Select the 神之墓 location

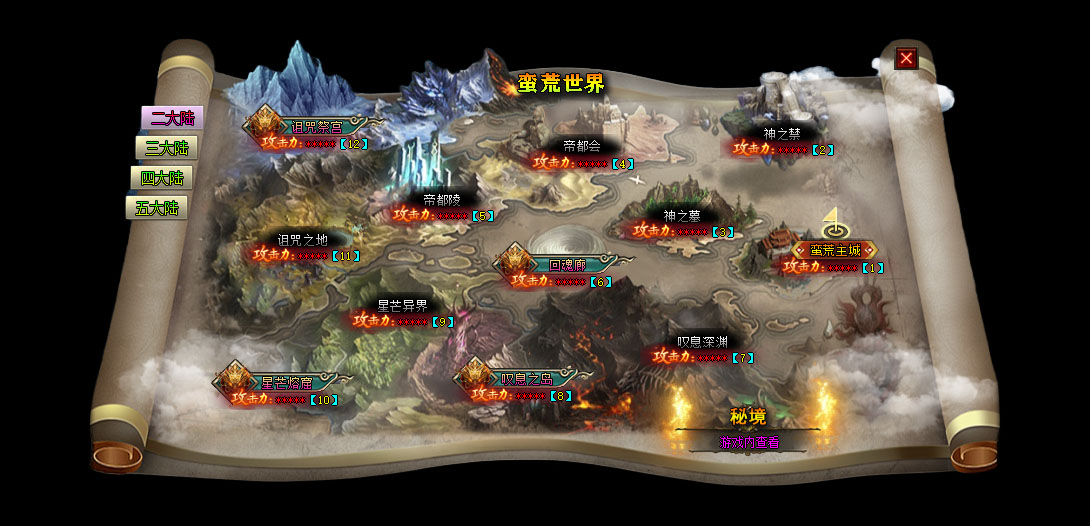(682, 215)
